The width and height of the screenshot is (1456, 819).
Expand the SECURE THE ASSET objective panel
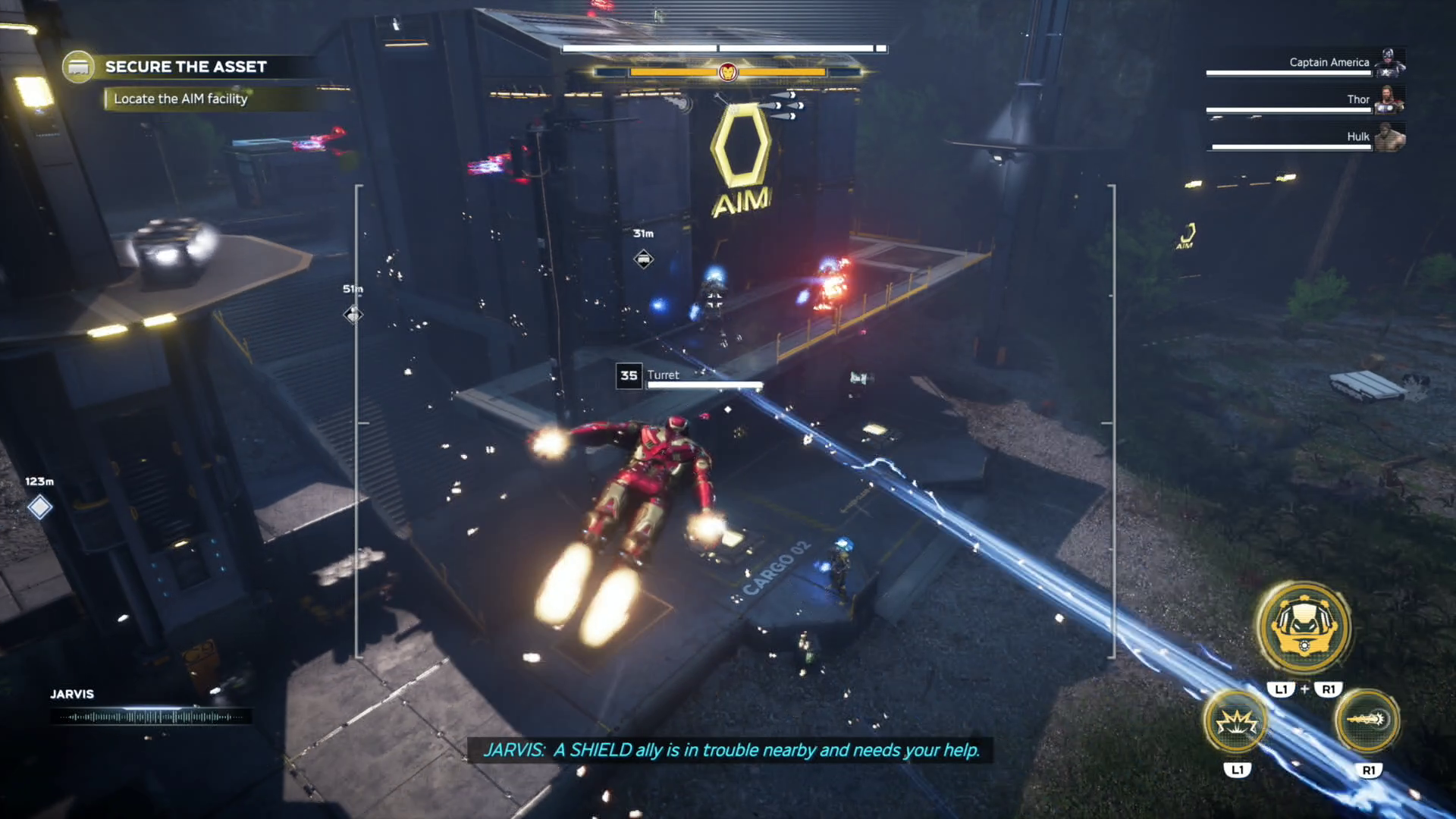point(187,66)
